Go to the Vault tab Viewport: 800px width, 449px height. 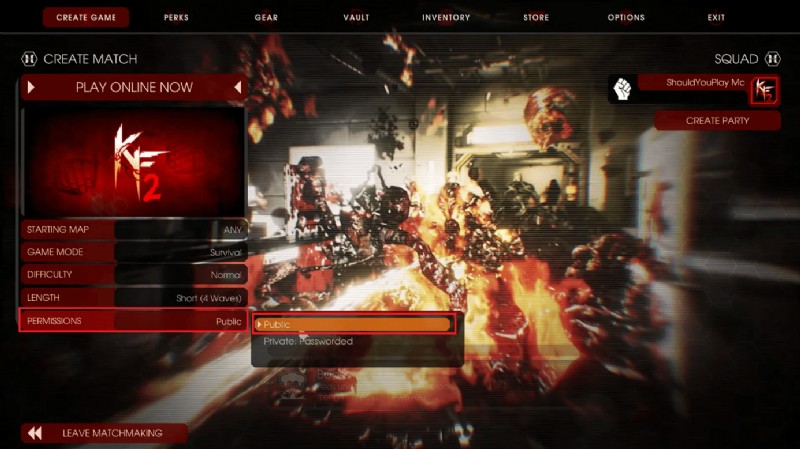tap(355, 17)
